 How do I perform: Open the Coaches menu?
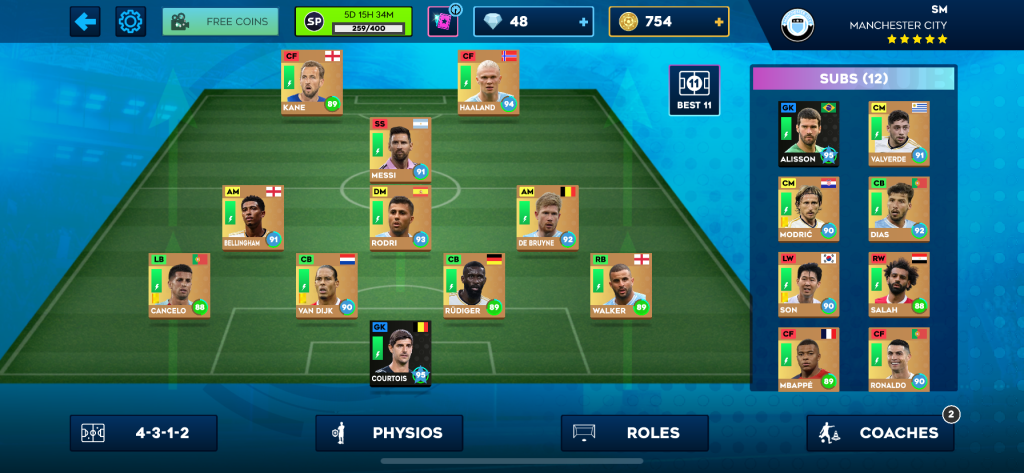(x=880, y=433)
